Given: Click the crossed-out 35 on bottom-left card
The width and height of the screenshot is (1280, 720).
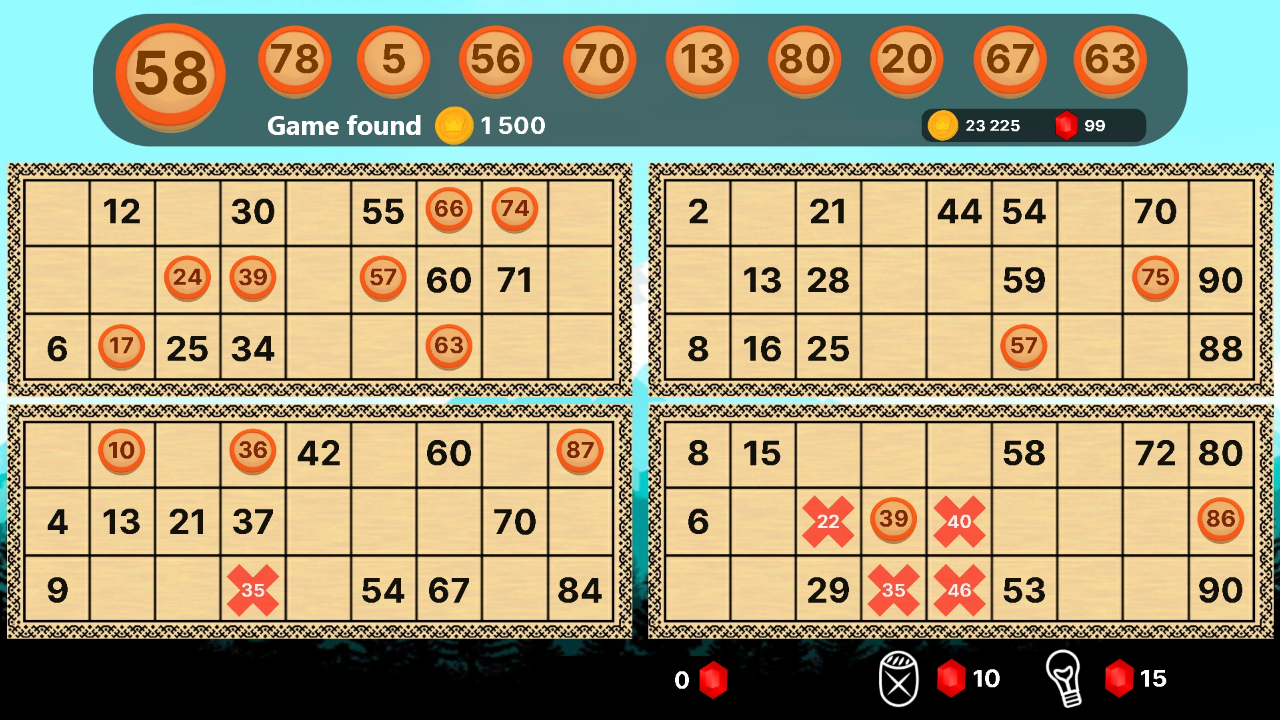Looking at the screenshot, I should 253,591.
